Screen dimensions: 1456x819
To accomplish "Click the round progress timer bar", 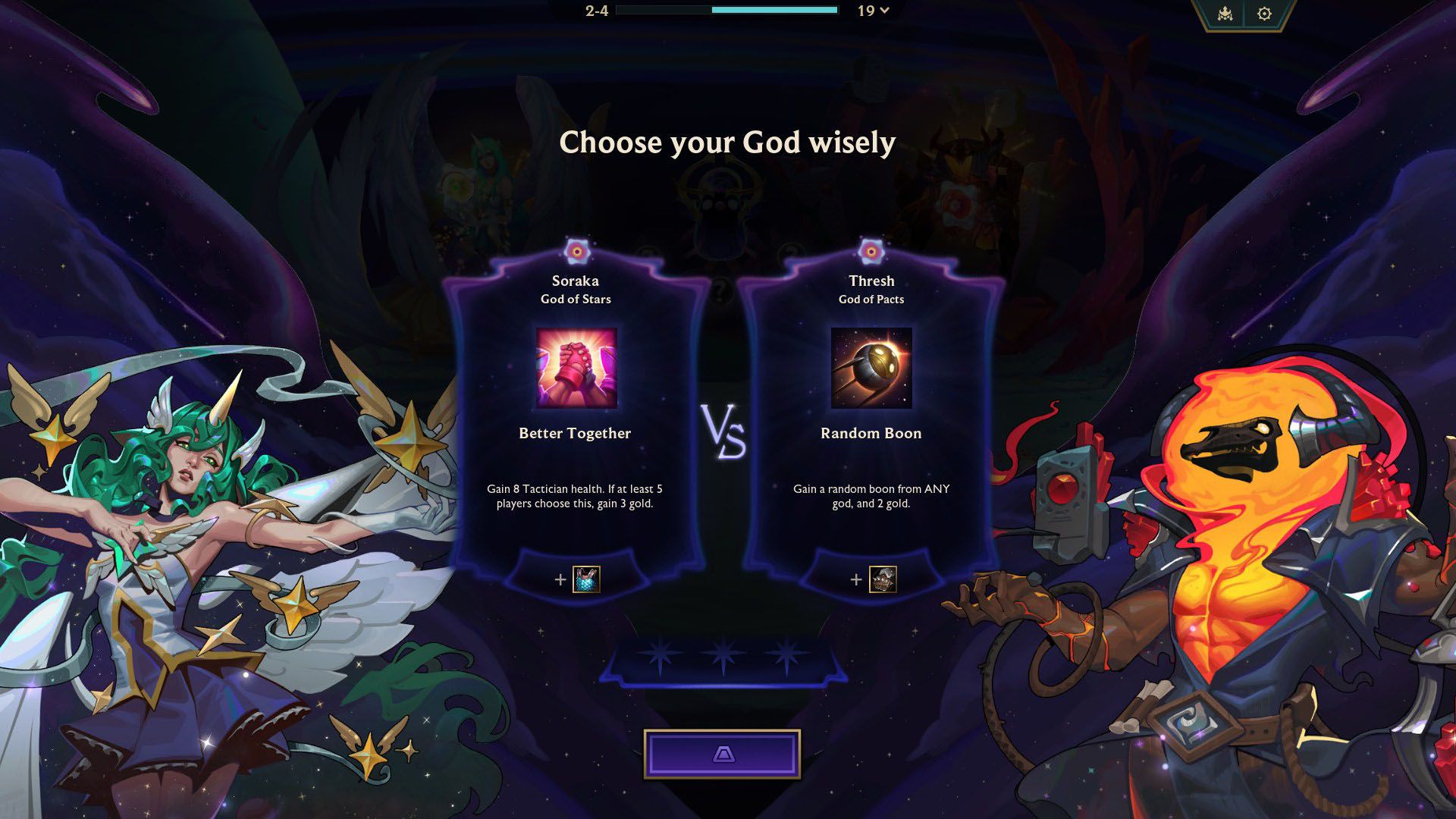I will [x=728, y=11].
